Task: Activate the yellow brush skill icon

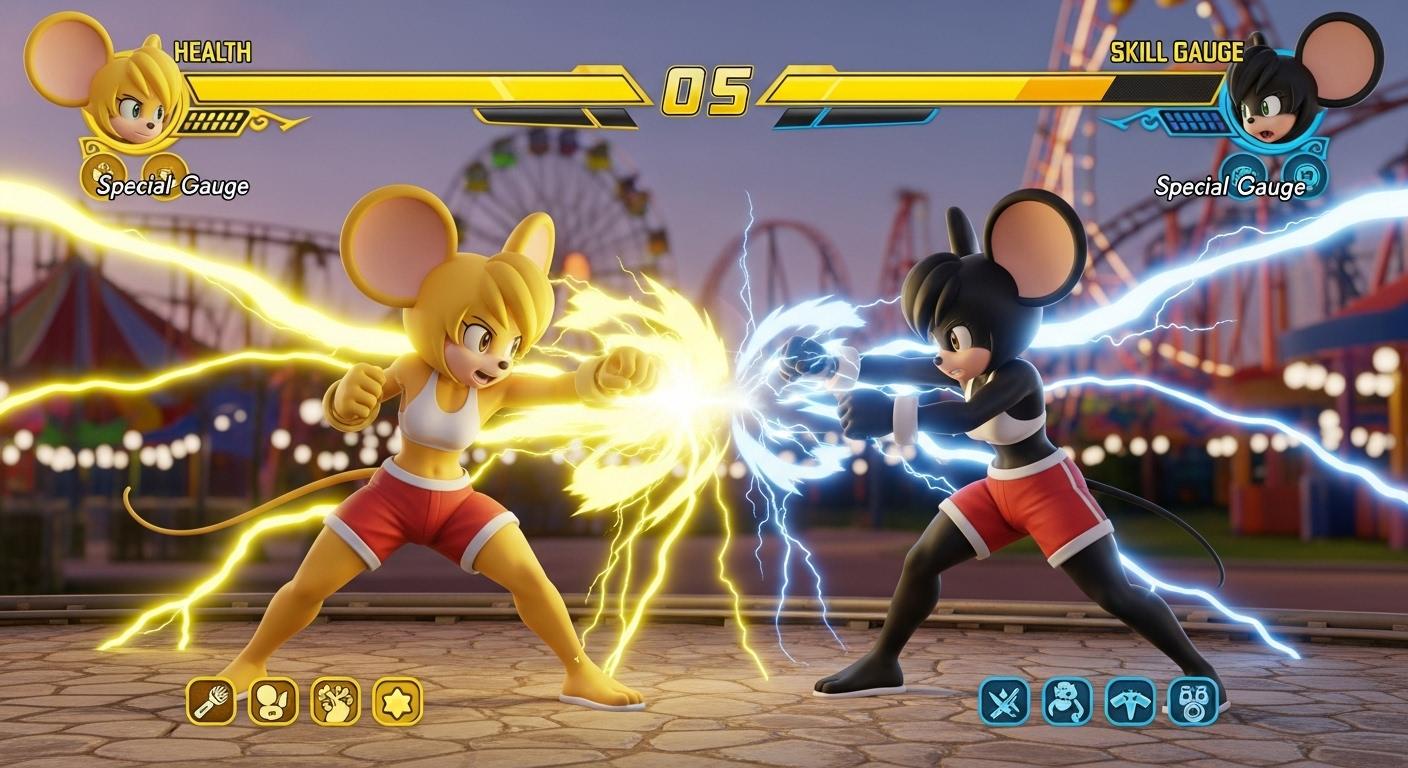Action: [211, 701]
